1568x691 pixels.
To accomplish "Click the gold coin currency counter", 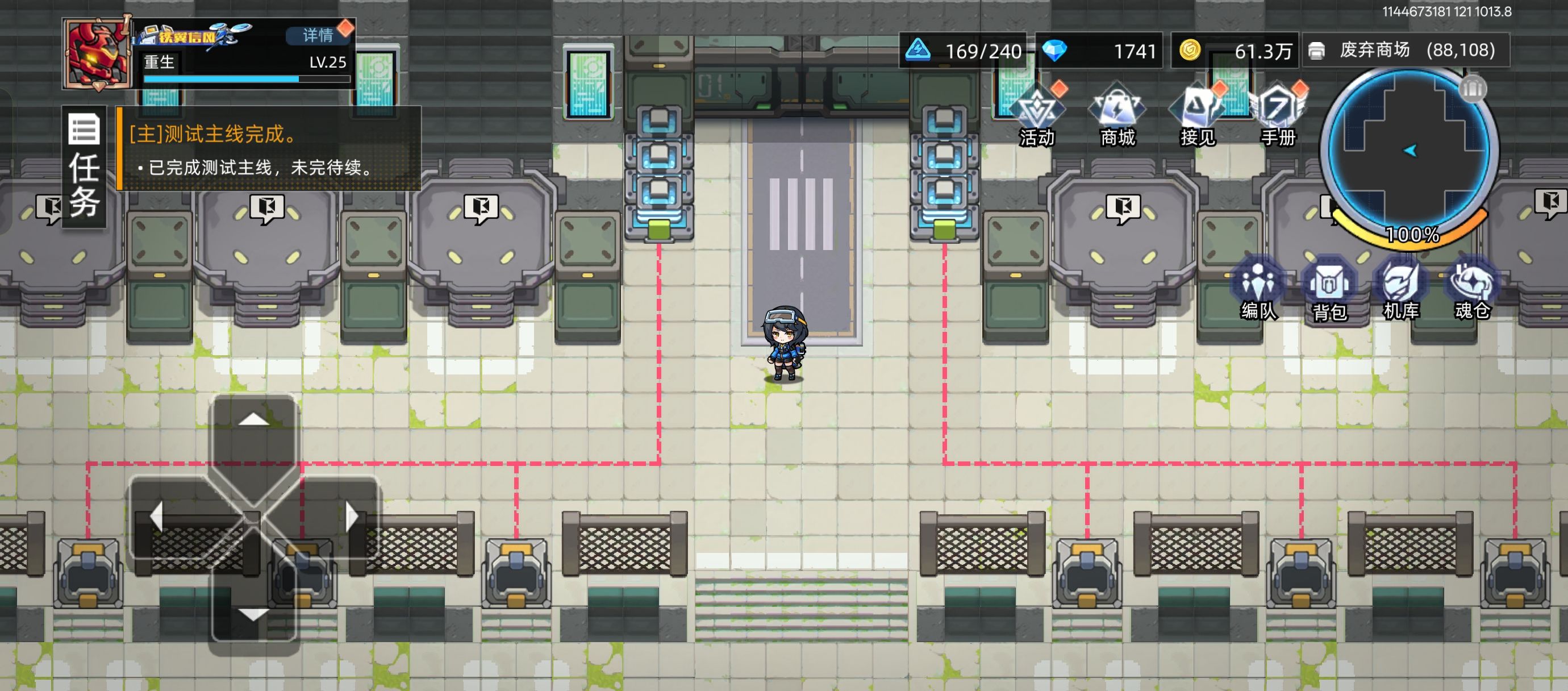I will (x=1235, y=51).
